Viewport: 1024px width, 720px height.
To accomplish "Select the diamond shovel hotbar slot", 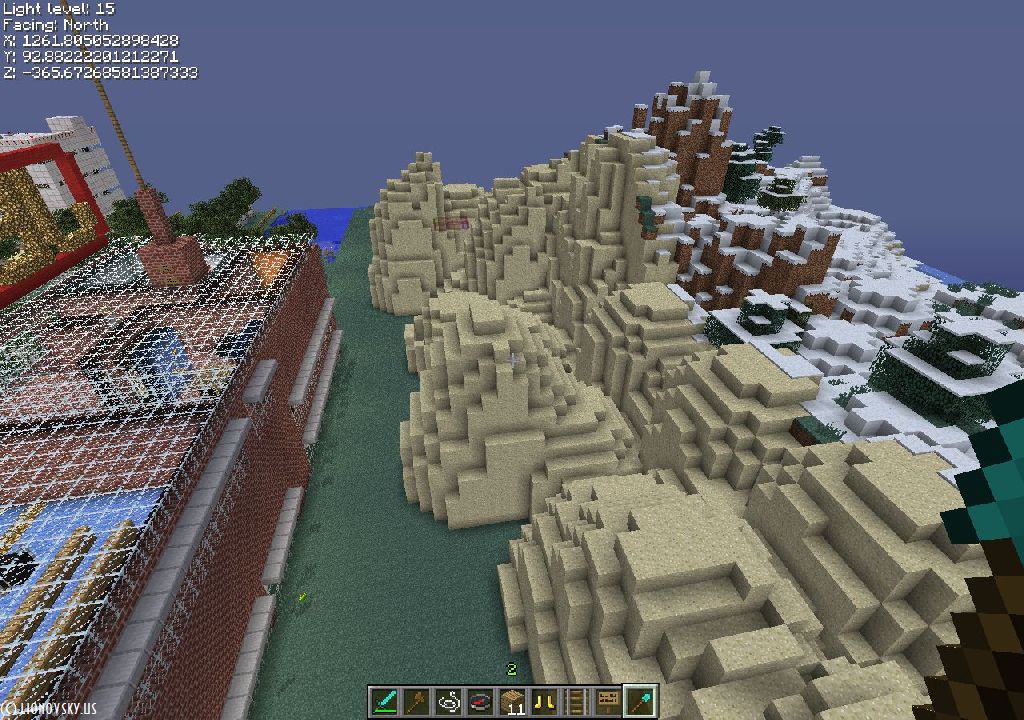I will (640, 701).
